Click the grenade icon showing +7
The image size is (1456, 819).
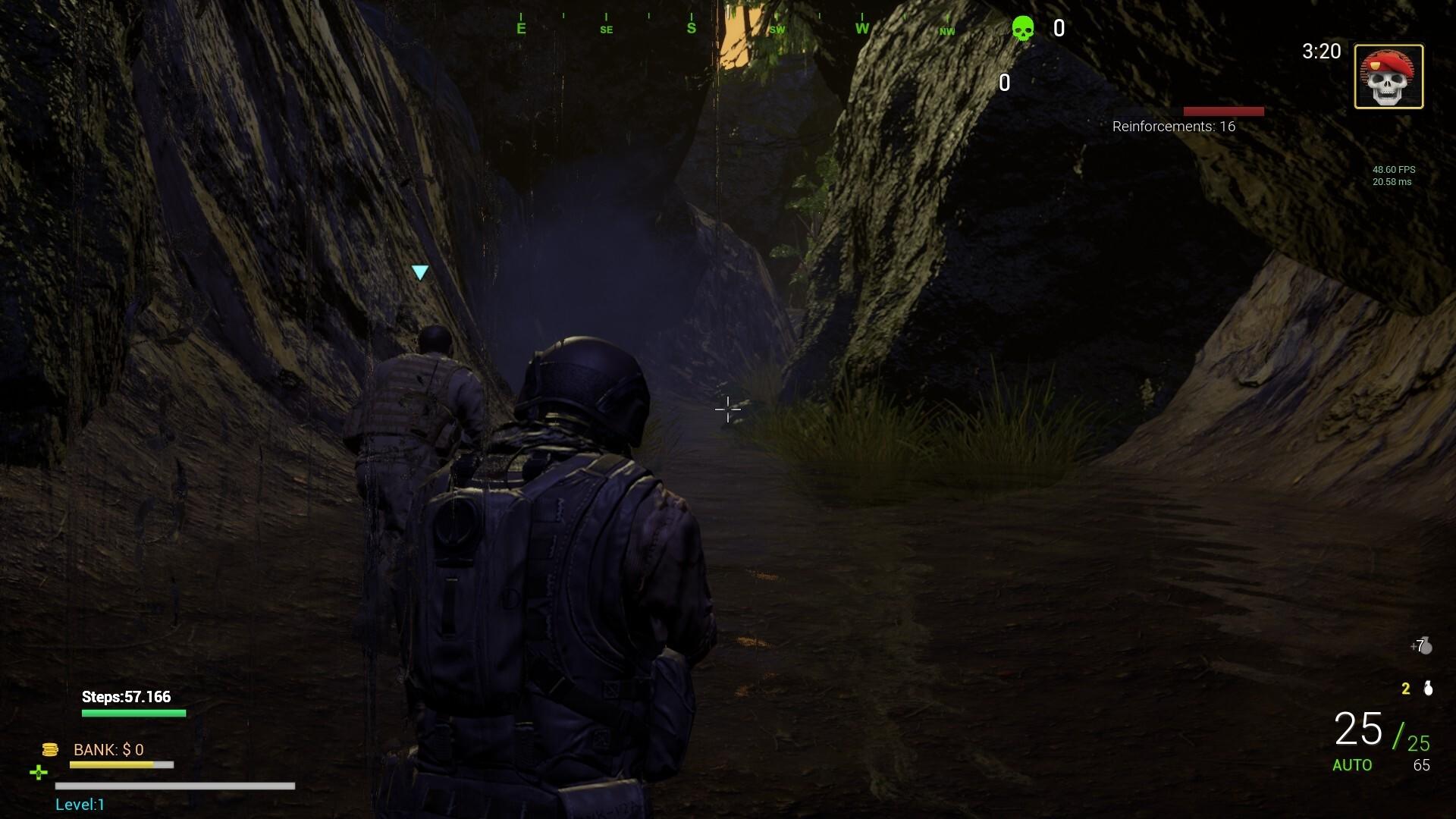point(1424,647)
